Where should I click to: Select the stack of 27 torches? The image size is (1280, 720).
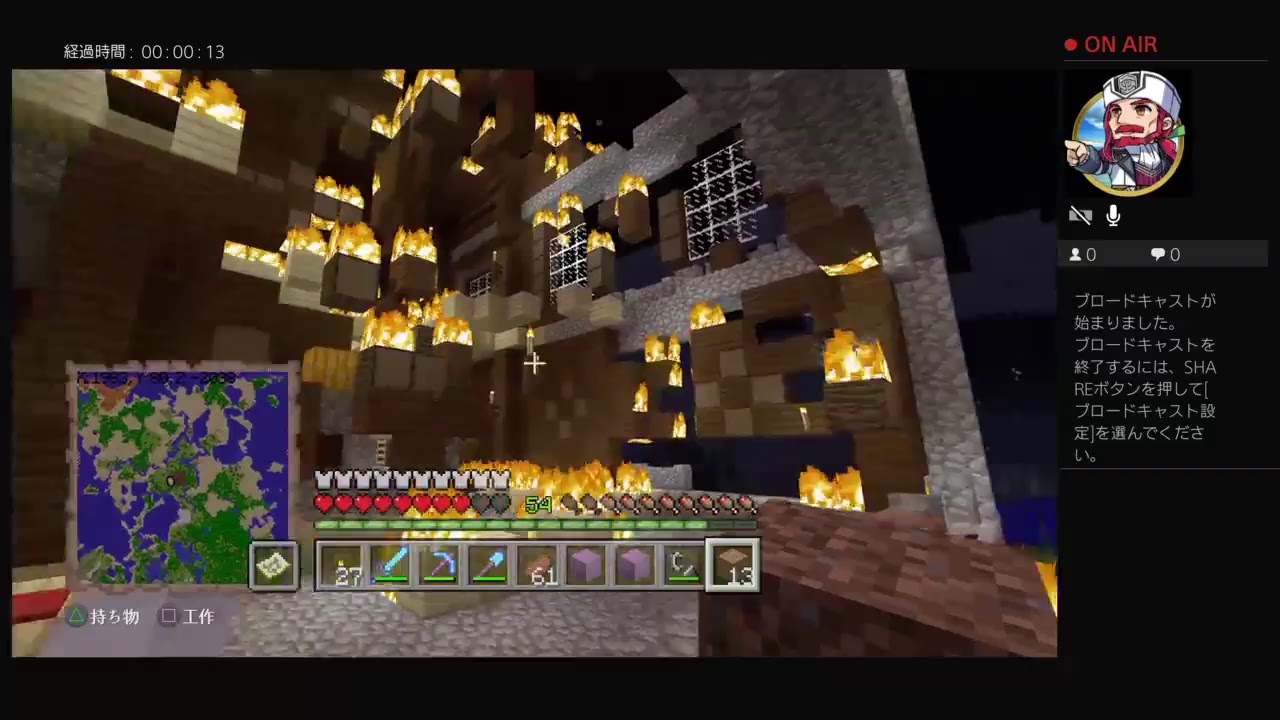pyautogui.click(x=343, y=565)
